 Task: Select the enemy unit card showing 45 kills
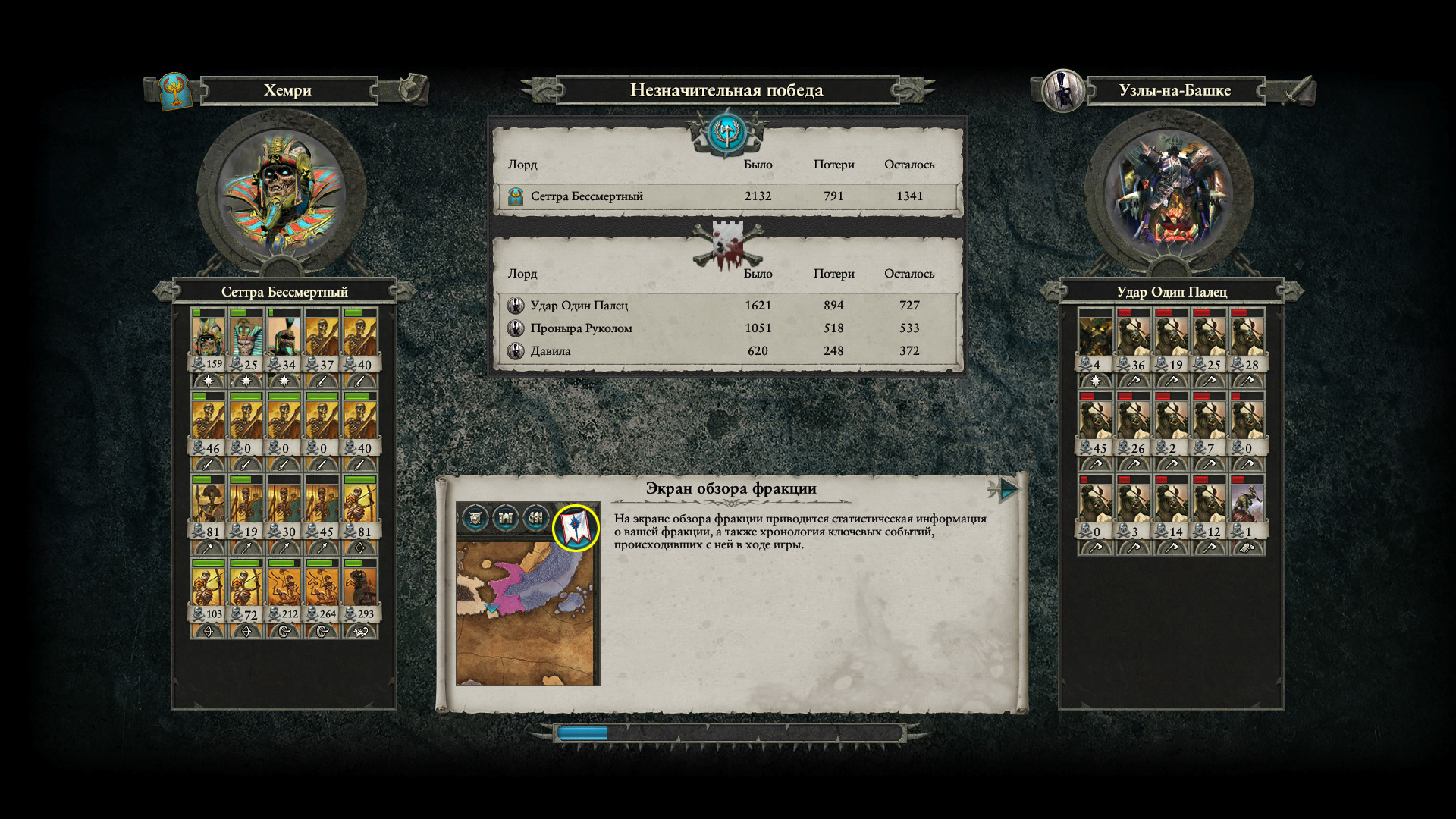(1095, 423)
